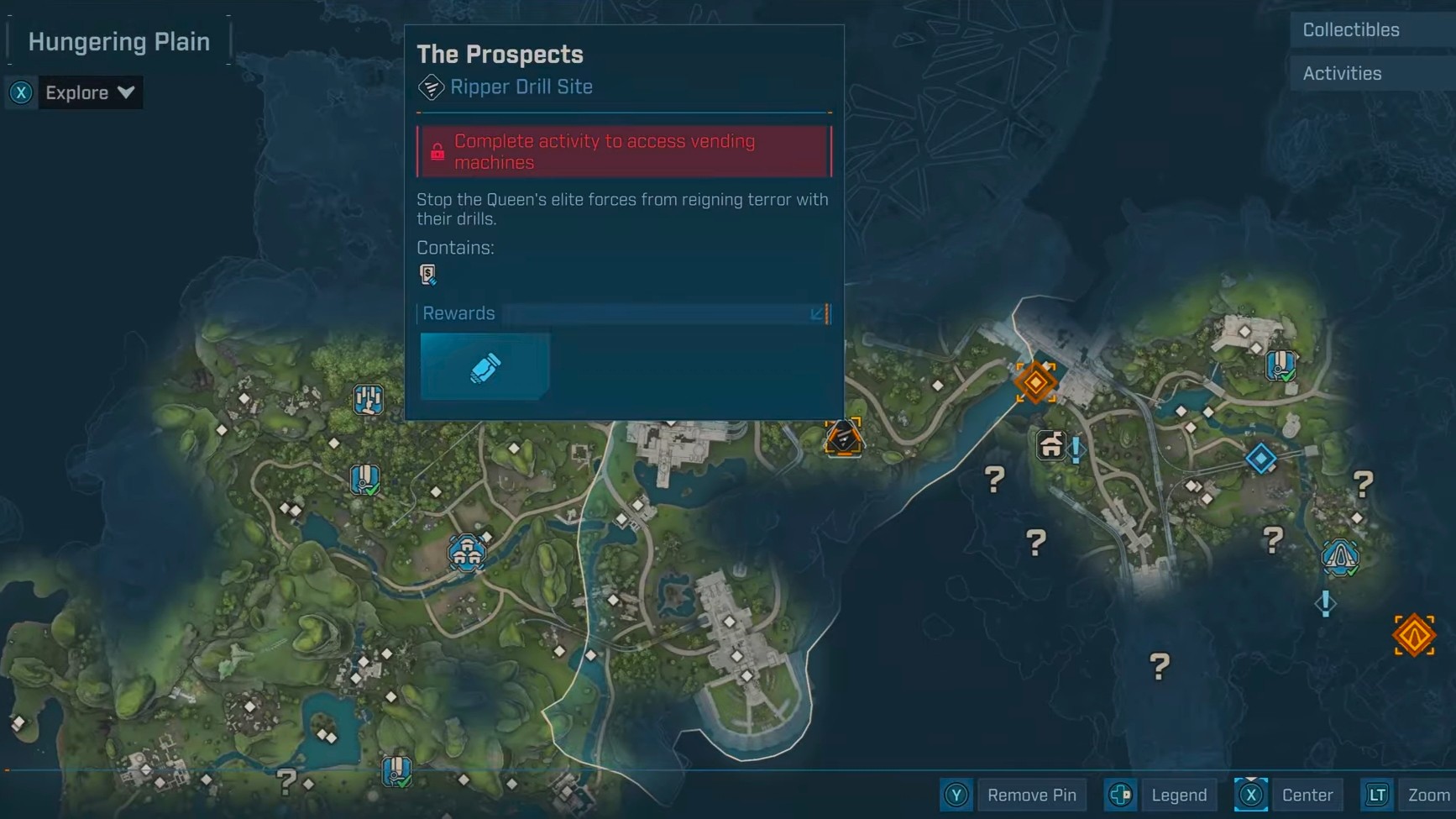Image resolution: width=1456 pixels, height=819 pixels.
Task: Select the house icon map marker
Action: [x=1050, y=444]
